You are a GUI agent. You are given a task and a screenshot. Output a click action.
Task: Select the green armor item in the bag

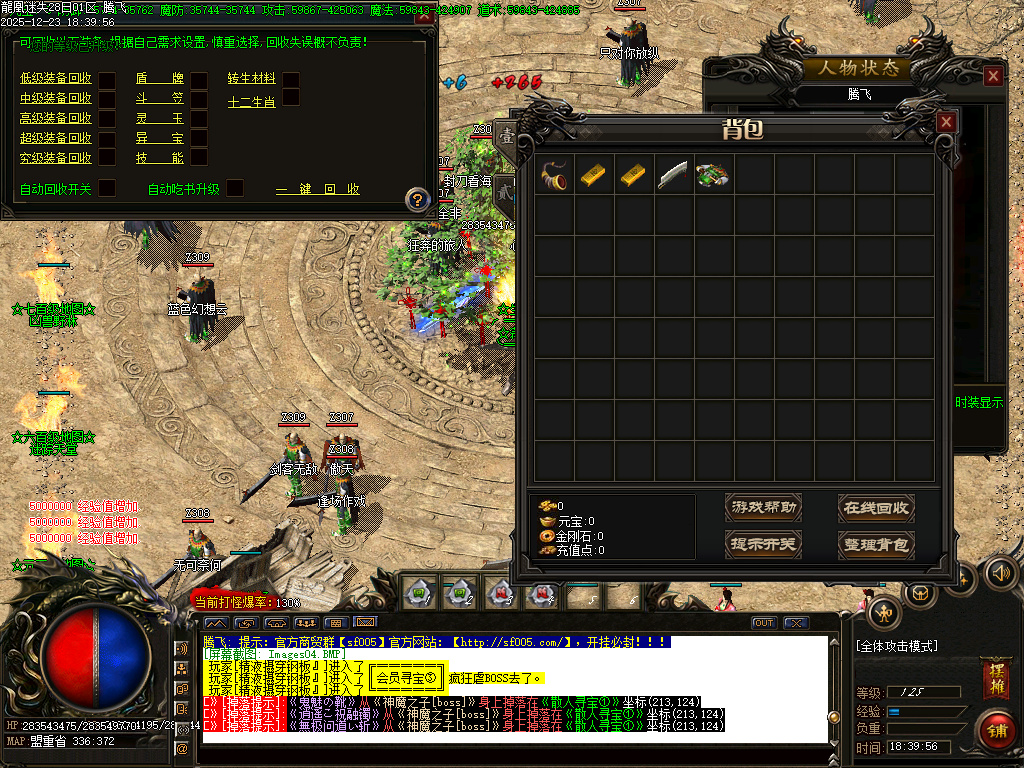pos(713,175)
